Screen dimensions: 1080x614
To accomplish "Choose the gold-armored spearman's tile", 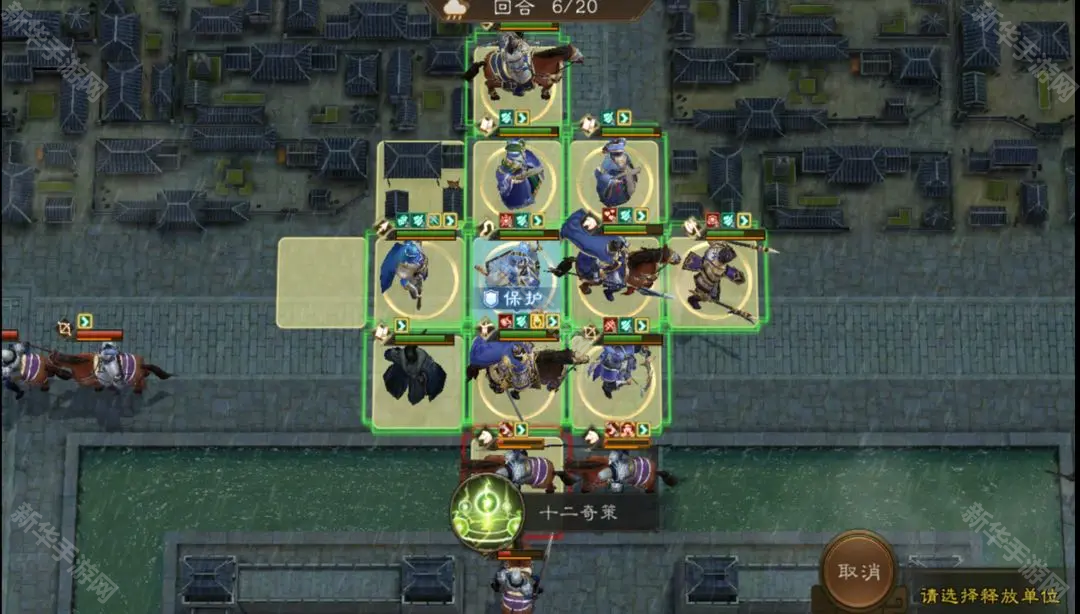I will coord(714,281).
